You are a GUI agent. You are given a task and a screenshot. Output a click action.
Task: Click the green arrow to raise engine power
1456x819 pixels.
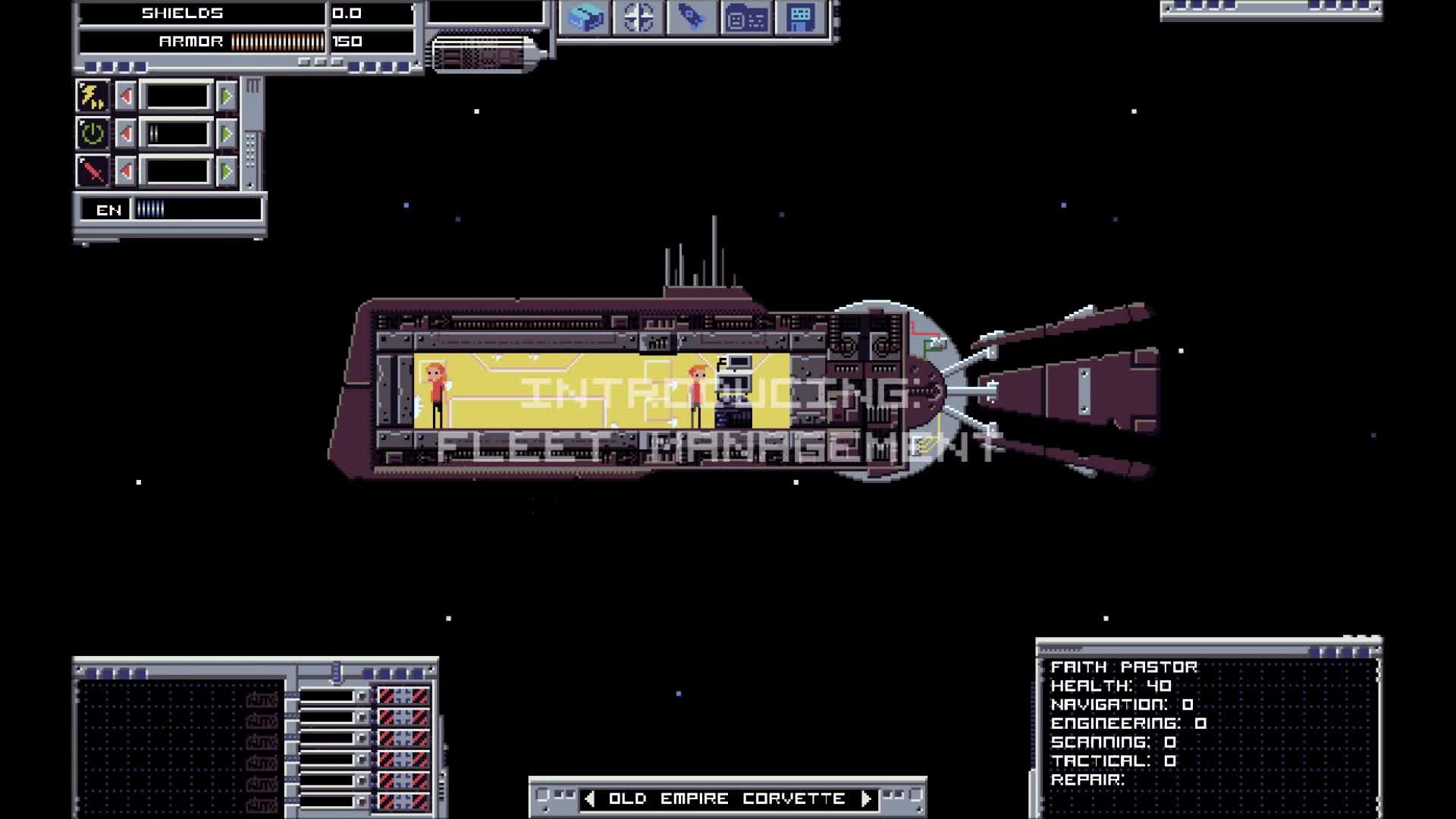[226, 95]
